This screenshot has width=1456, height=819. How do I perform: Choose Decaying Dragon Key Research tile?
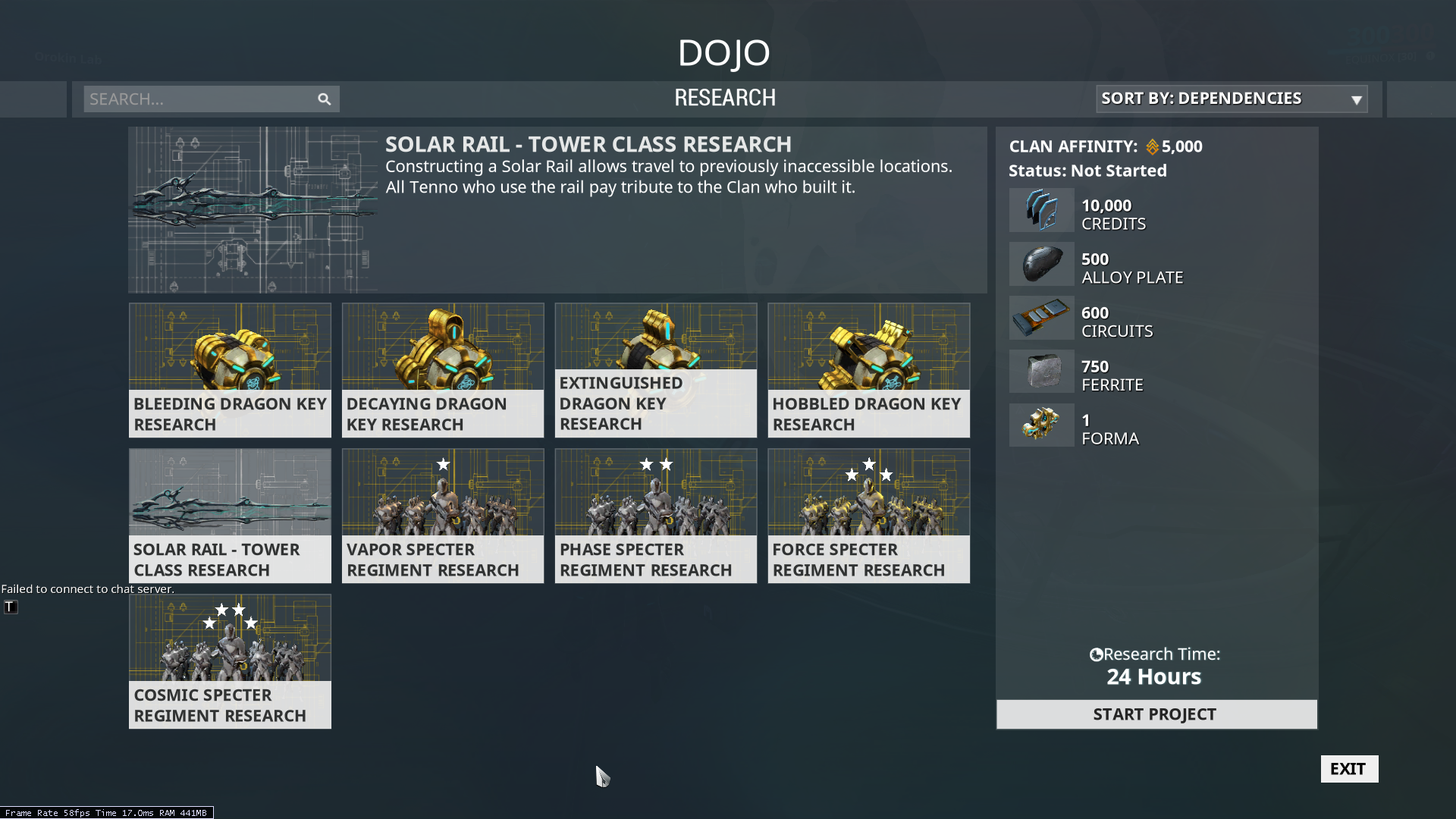(443, 370)
